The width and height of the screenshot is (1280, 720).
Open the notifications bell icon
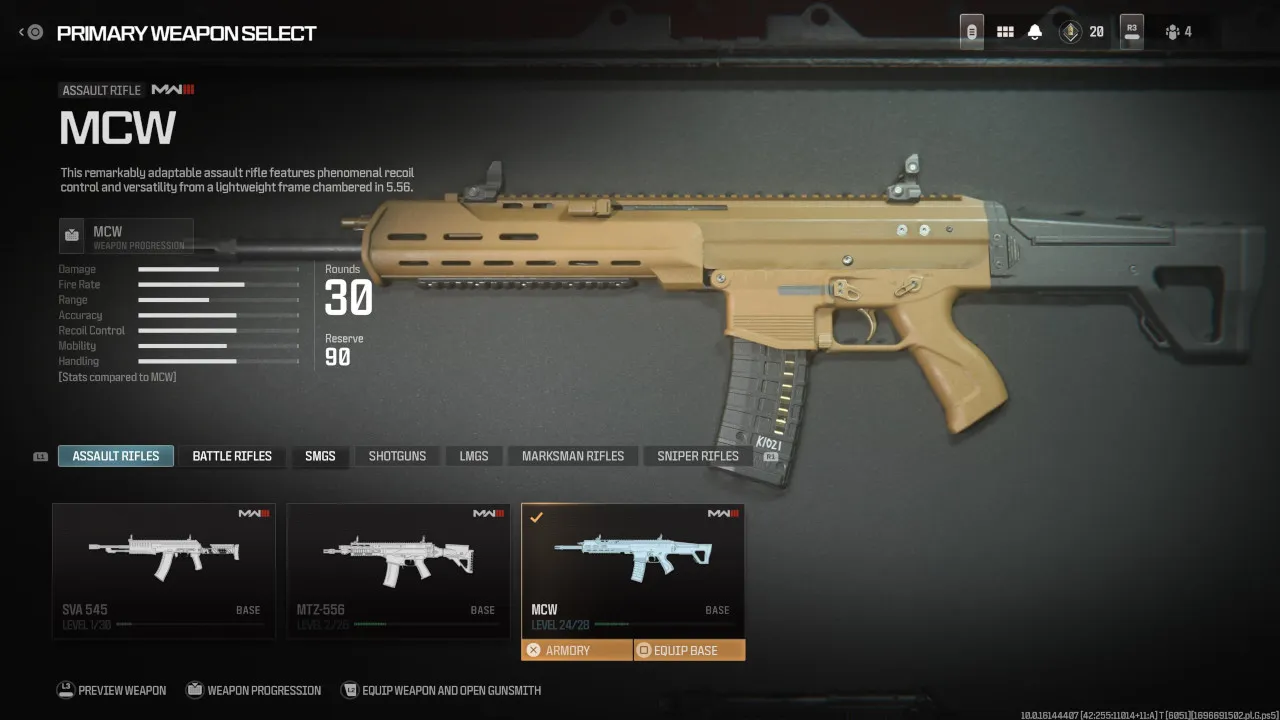(x=1035, y=32)
